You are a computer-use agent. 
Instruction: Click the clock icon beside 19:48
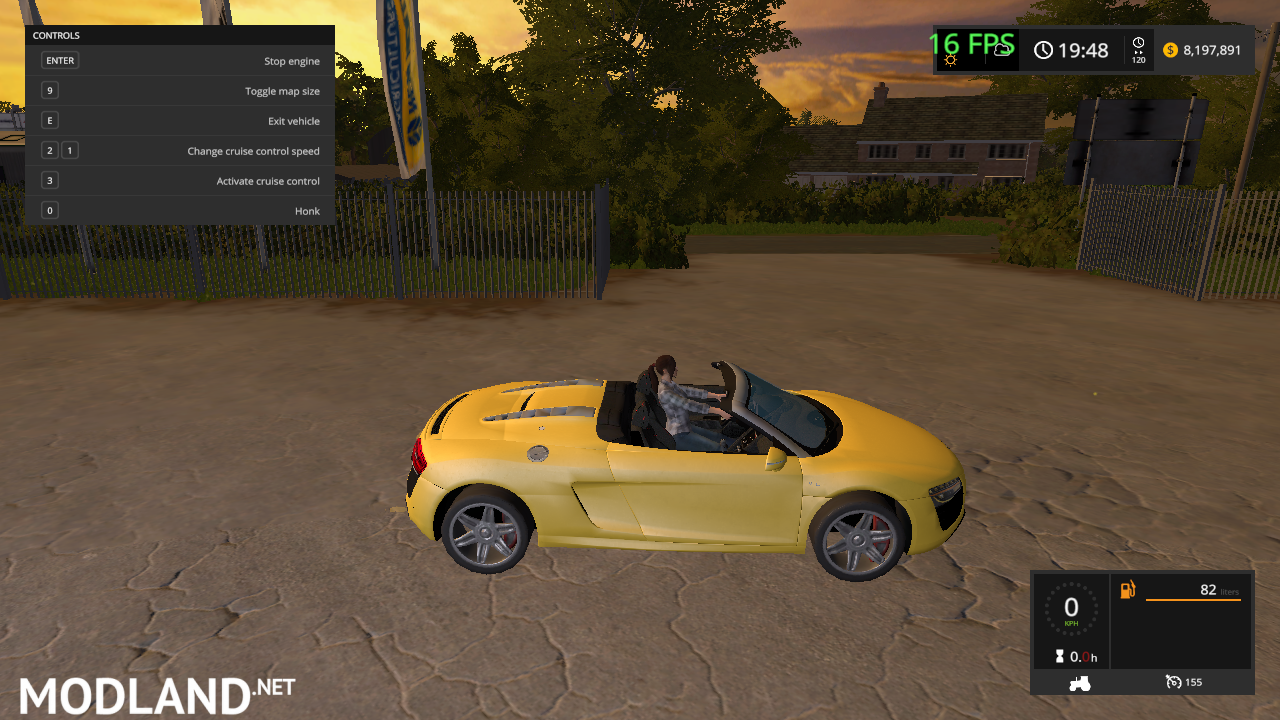tap(1043, 50)
